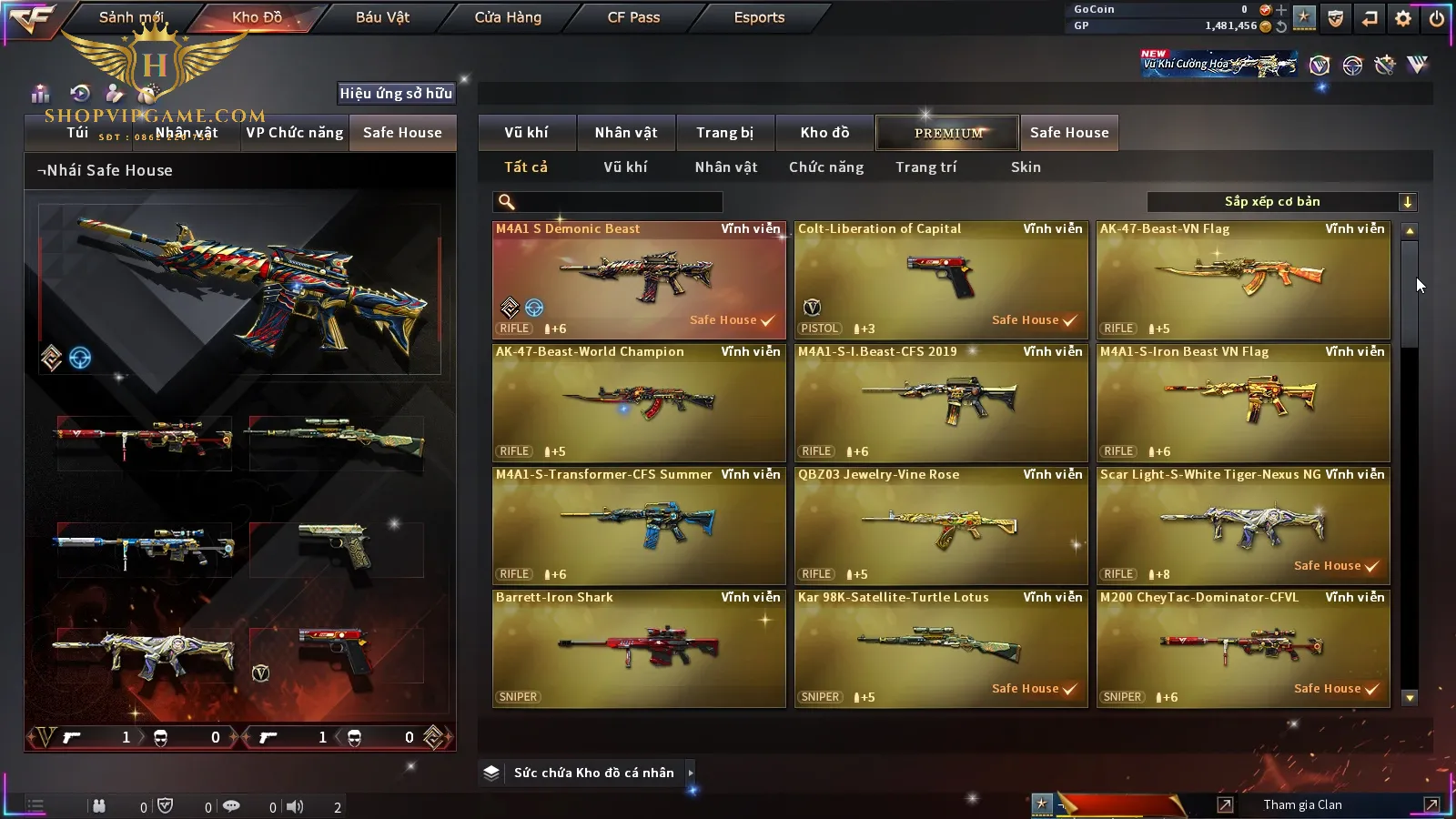Select the Scar Light-S-White Tiger-Nexus NG rifle
This screenshot has width=1456, height=819.
pos(1243,526)
